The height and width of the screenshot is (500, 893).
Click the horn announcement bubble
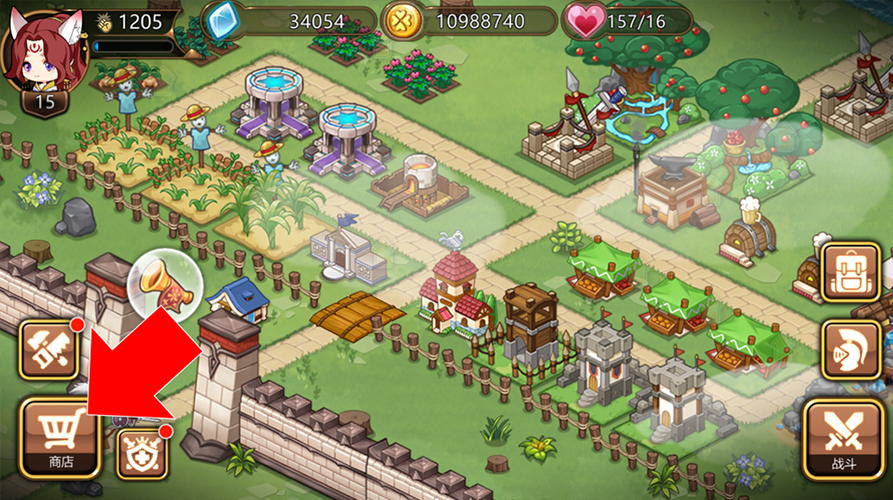[x=165, y=283]
